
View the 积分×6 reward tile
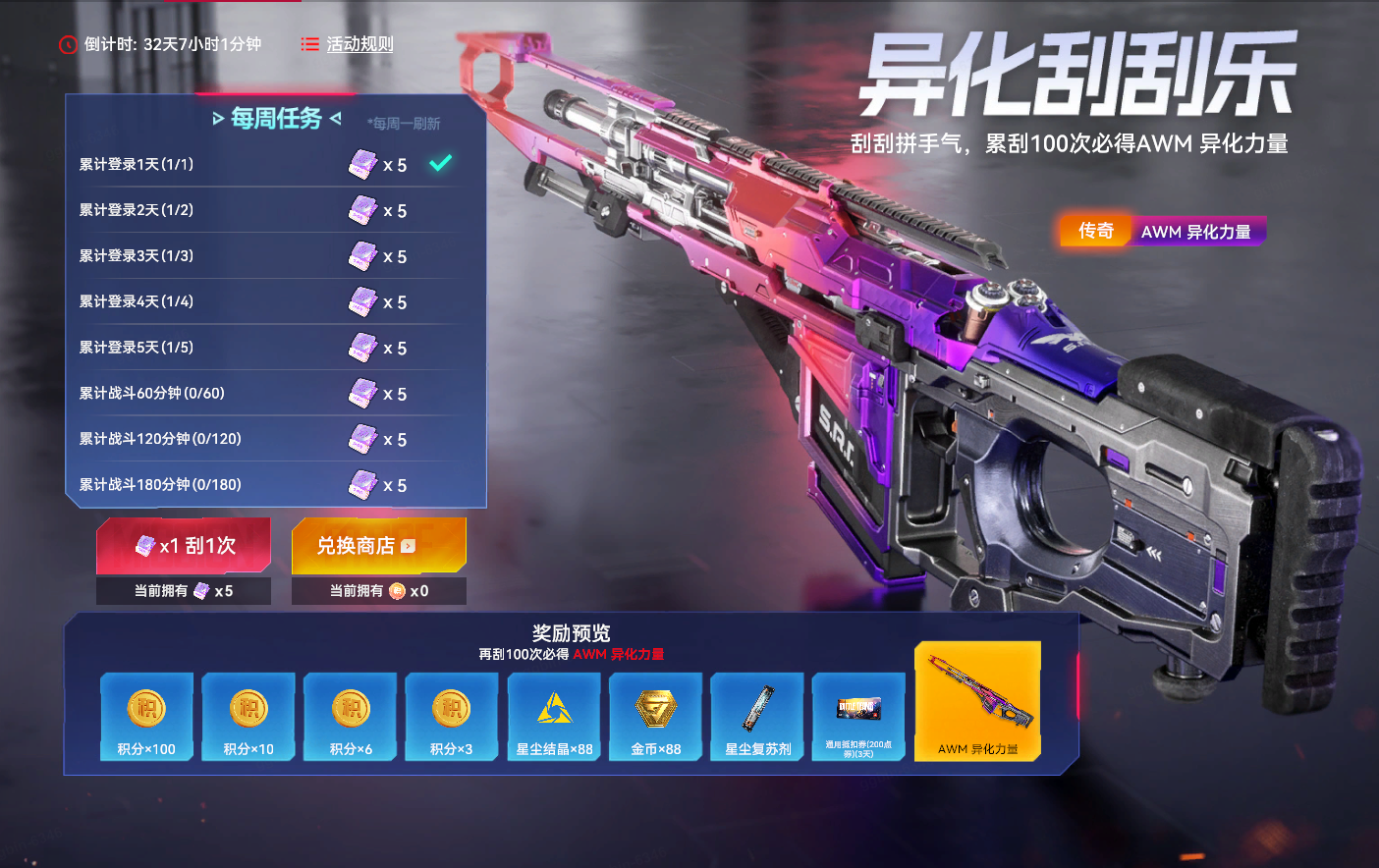click(351, 717)
